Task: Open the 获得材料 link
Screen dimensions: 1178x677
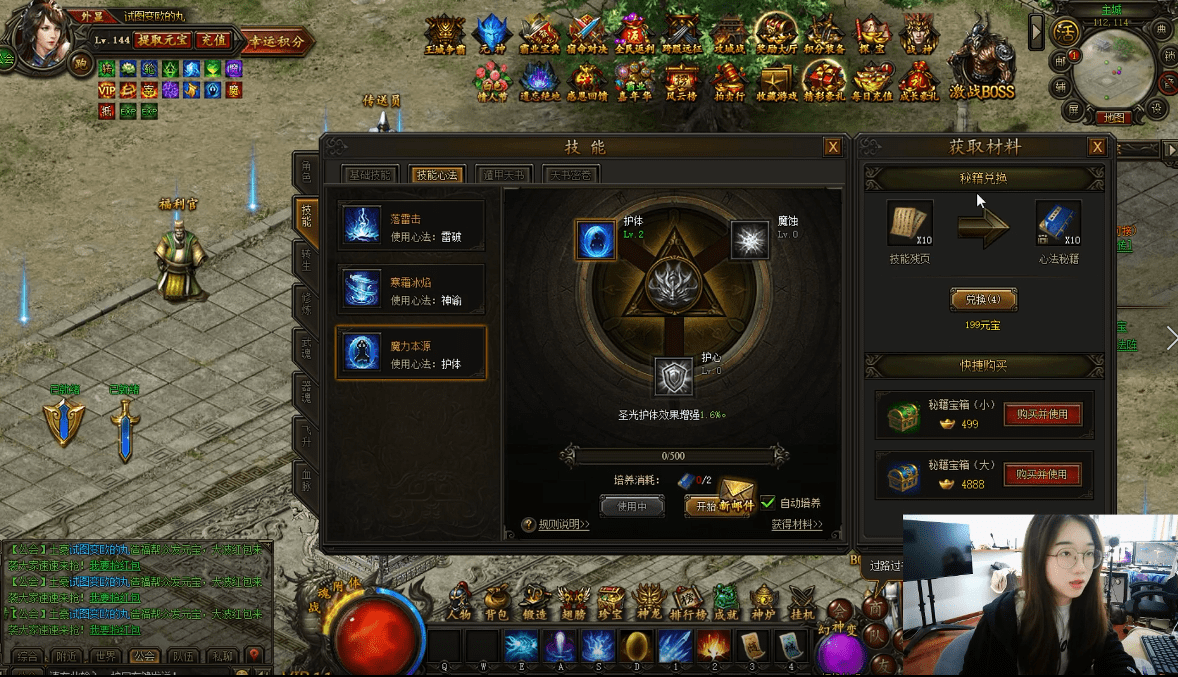Action: [x=796, y=524]
